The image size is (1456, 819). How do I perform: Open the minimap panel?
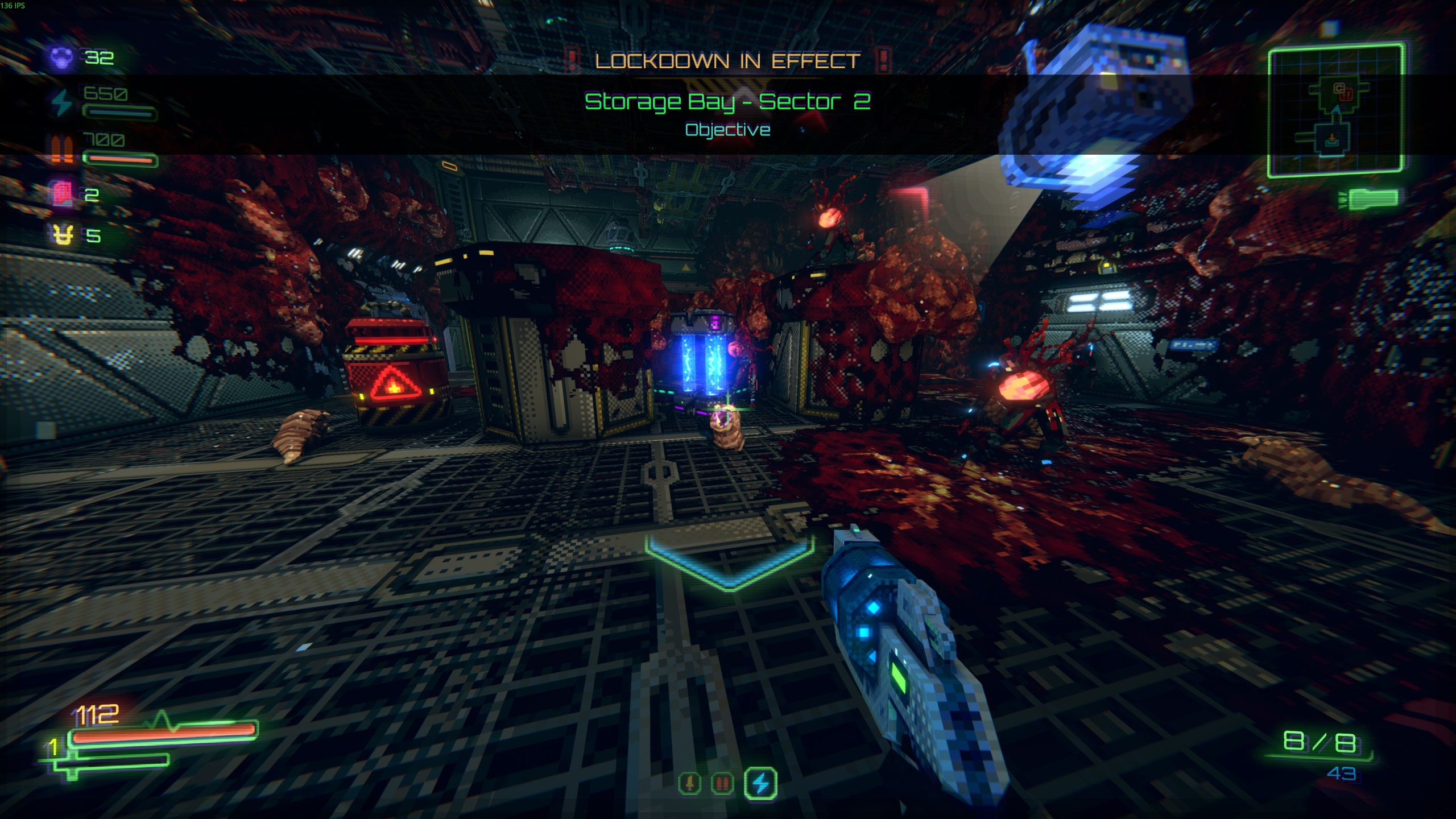(x=1335, y=110)
